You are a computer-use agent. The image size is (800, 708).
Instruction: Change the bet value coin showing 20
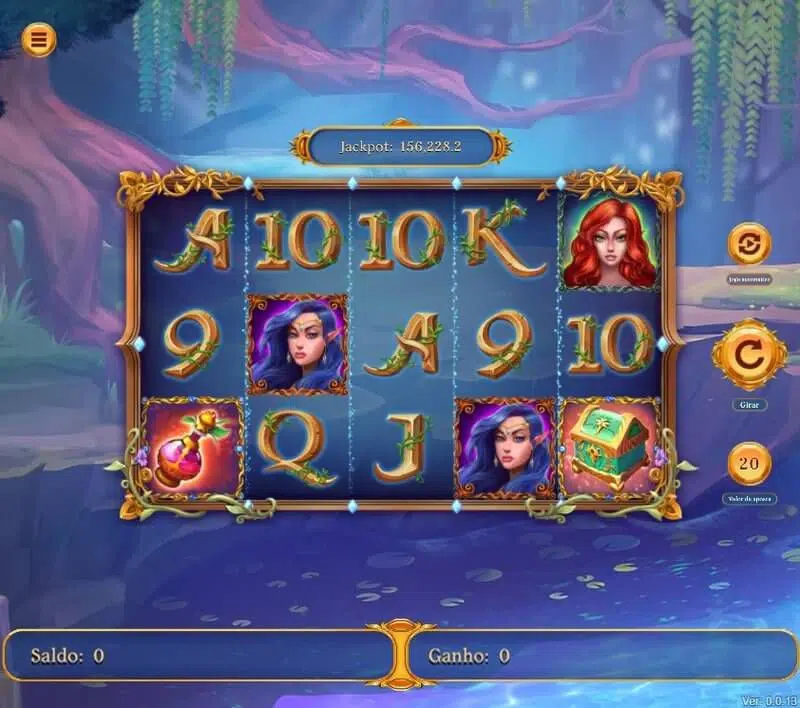pos(749,463)
